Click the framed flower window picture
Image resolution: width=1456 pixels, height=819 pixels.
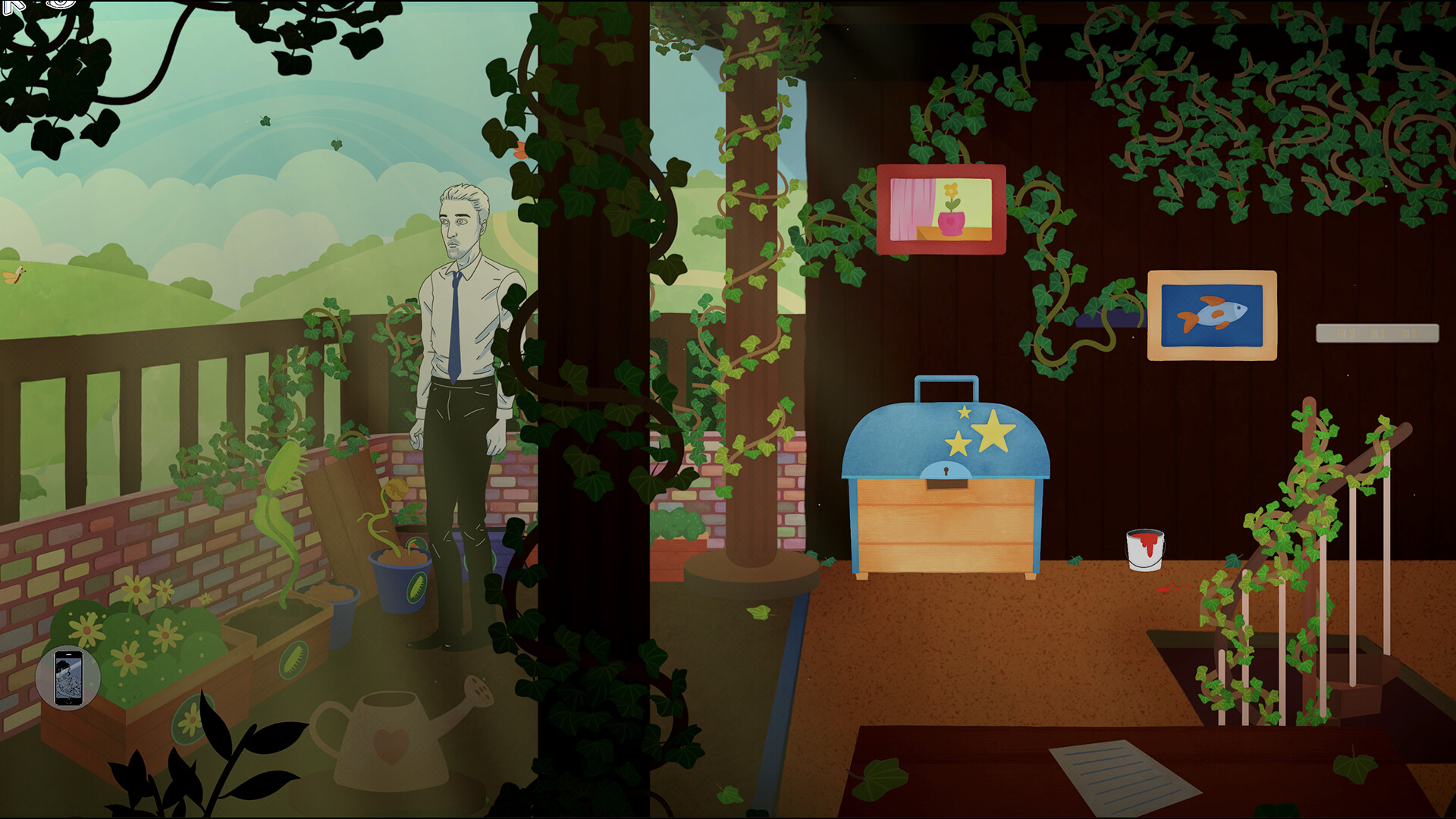pos(943,207)
